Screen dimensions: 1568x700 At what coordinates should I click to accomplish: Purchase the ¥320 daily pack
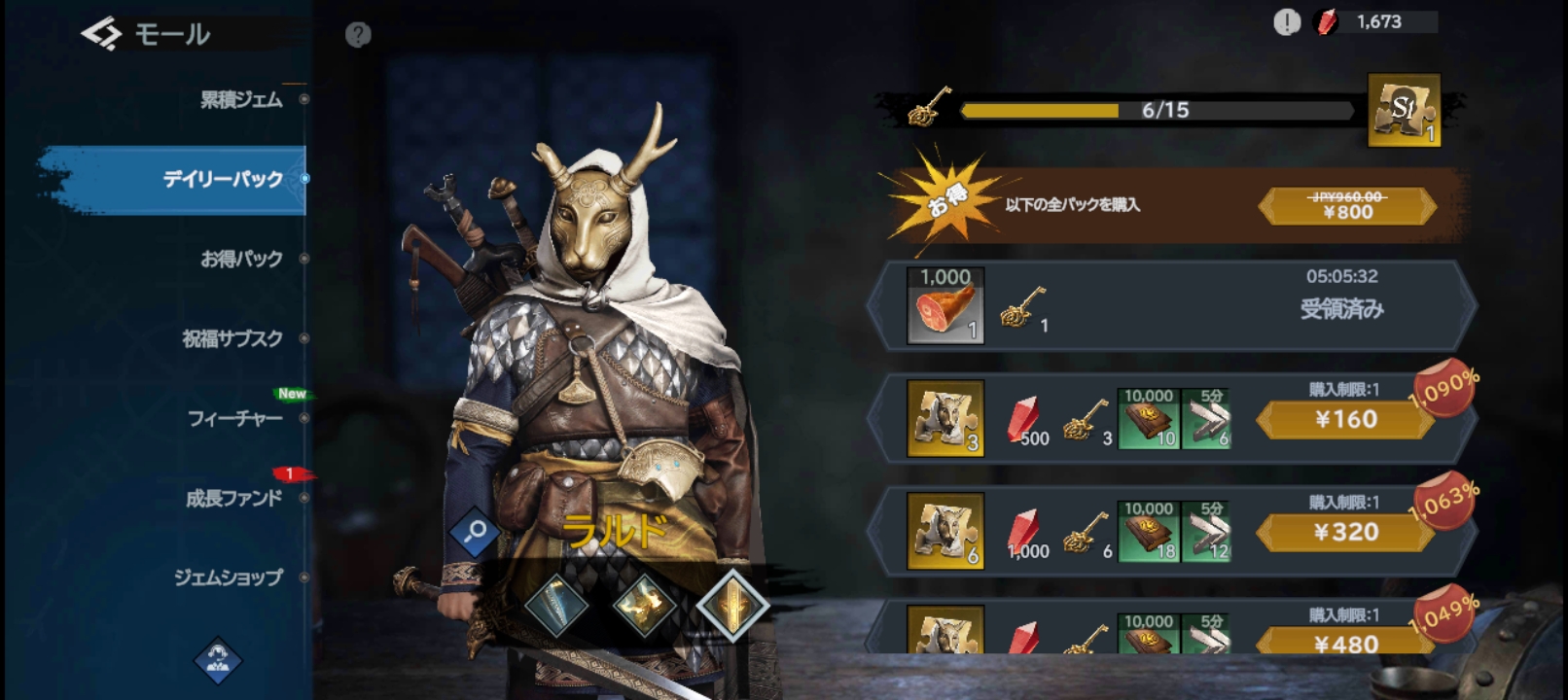tap(1345, 533)
